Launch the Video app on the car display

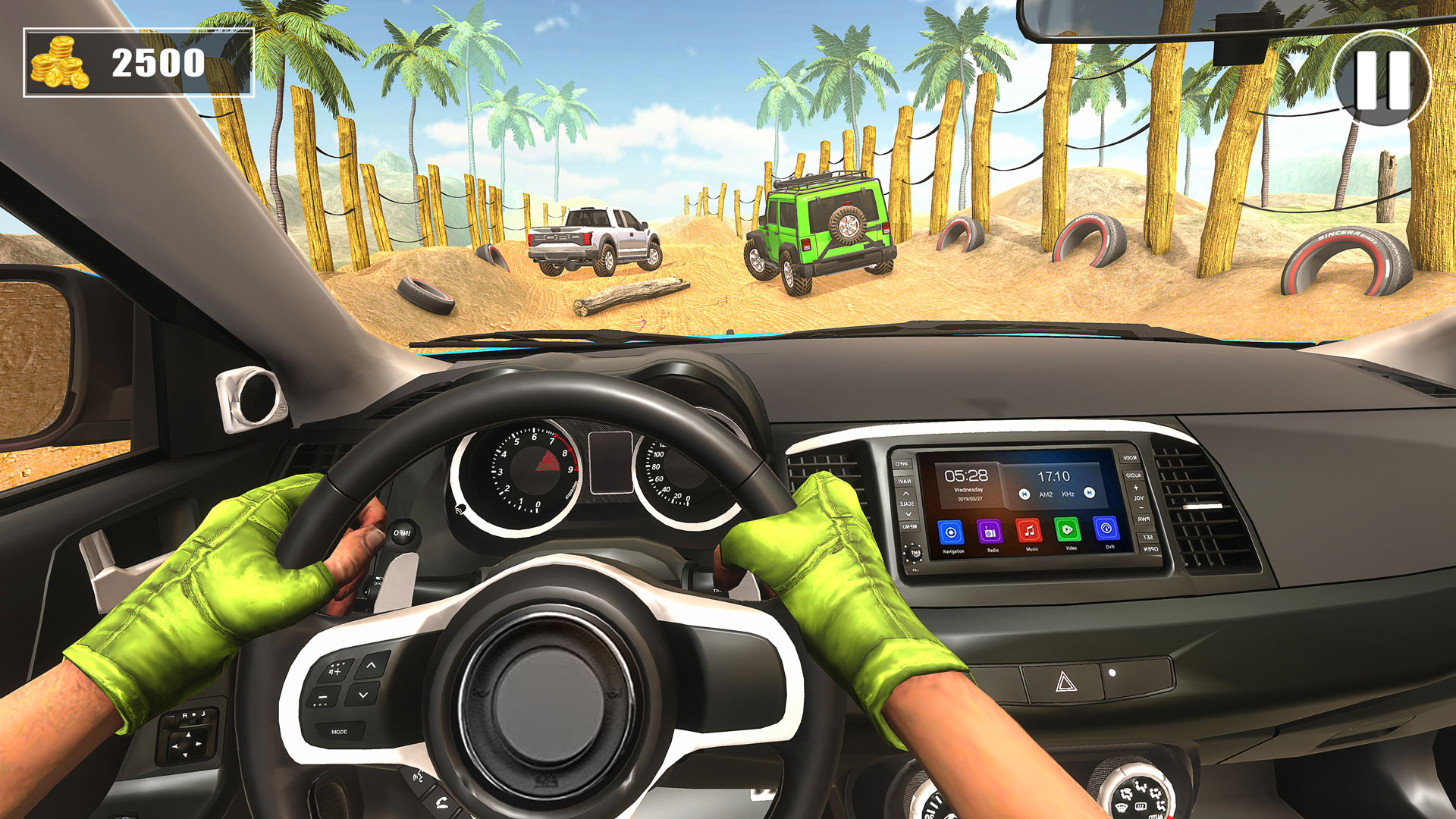point(1068,529)
